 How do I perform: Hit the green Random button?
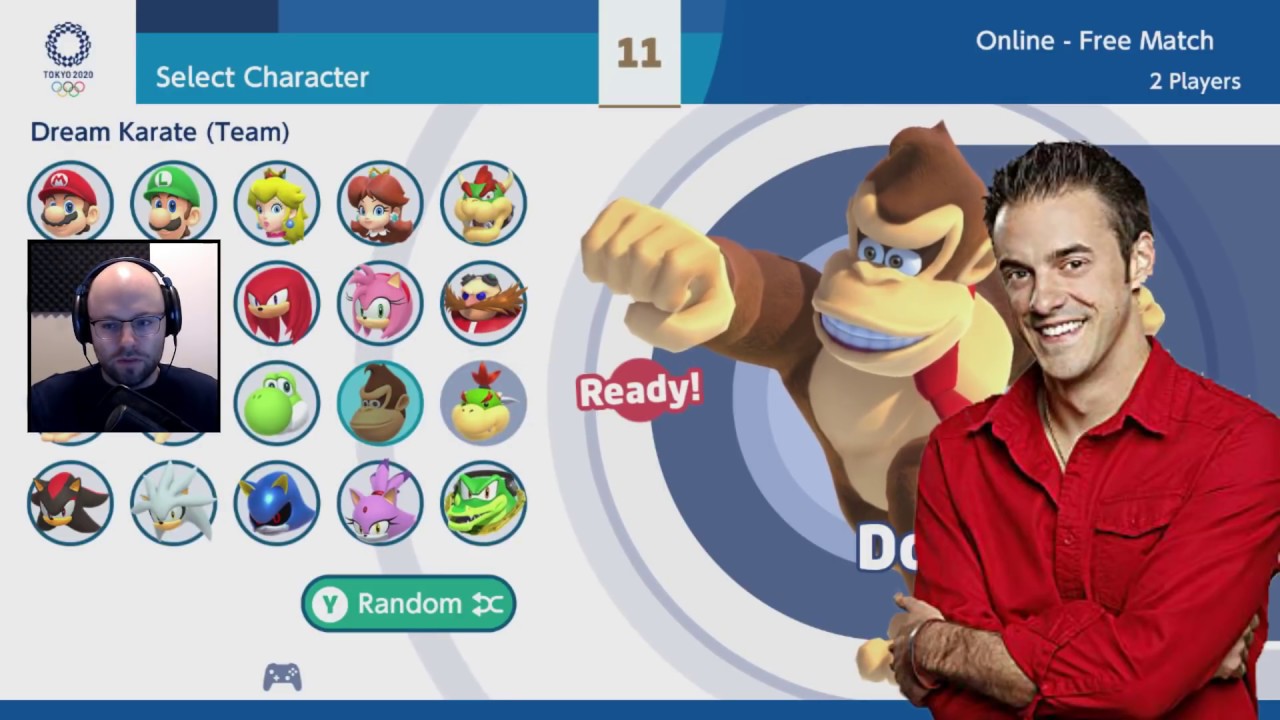pyautogui.click(x=408, y=603)
